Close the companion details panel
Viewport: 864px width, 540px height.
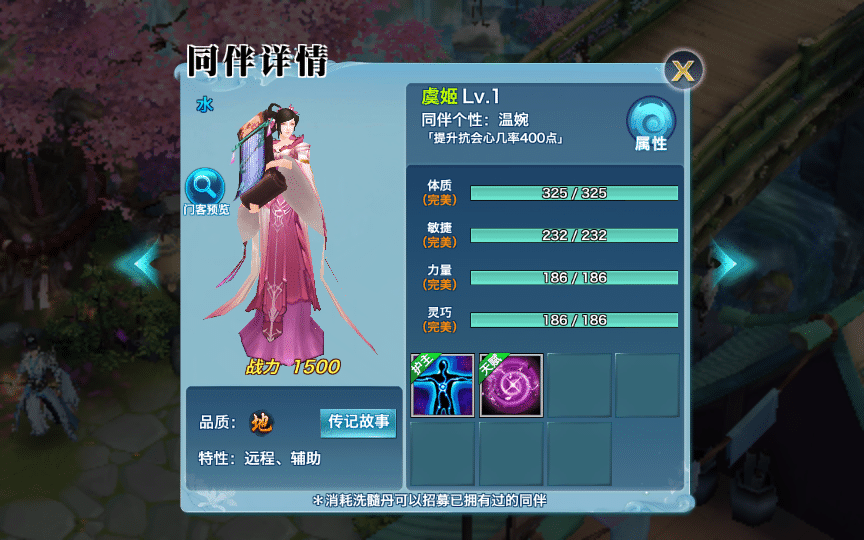click(684, 70)
